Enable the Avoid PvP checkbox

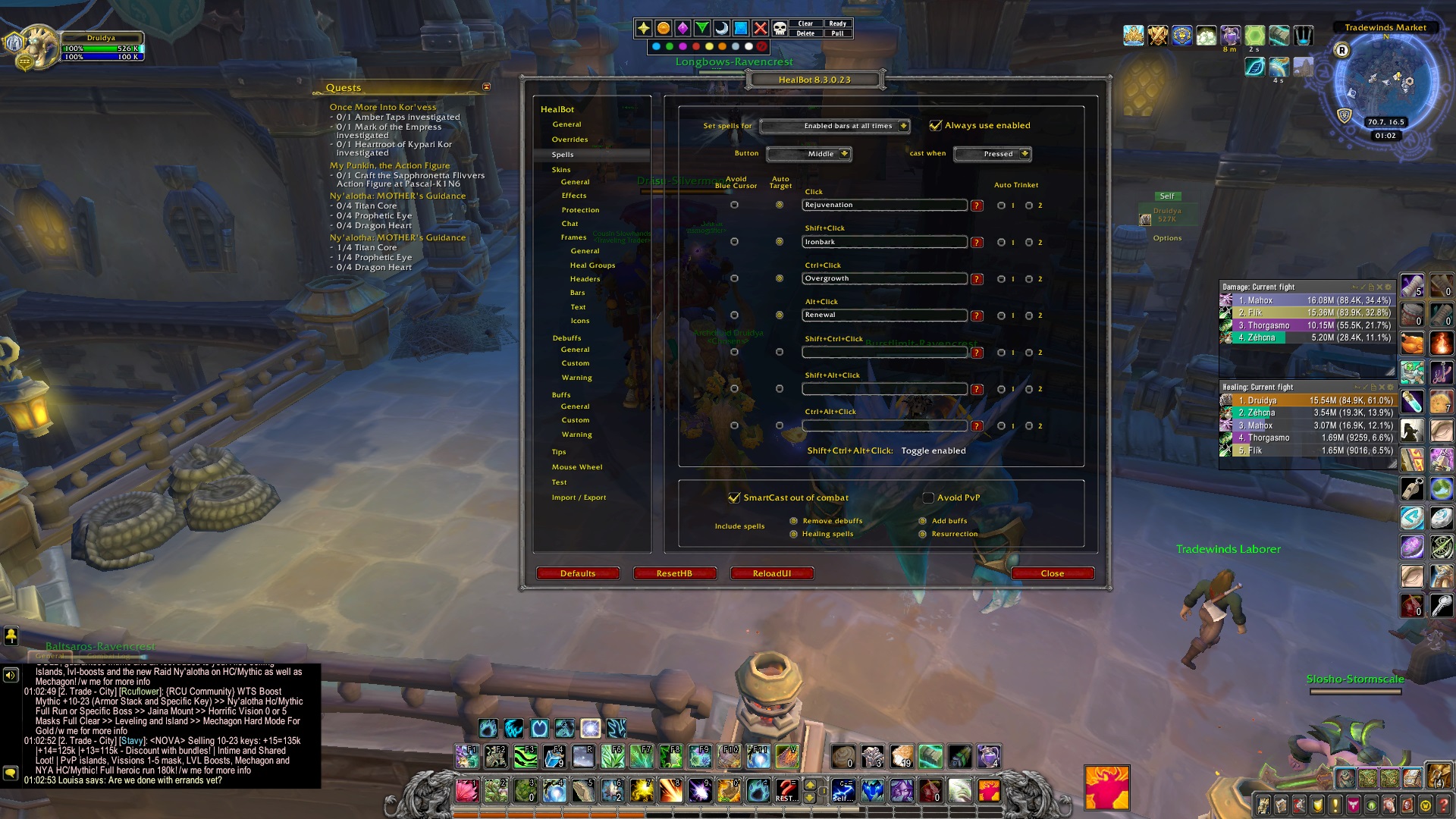pos(928,497)
